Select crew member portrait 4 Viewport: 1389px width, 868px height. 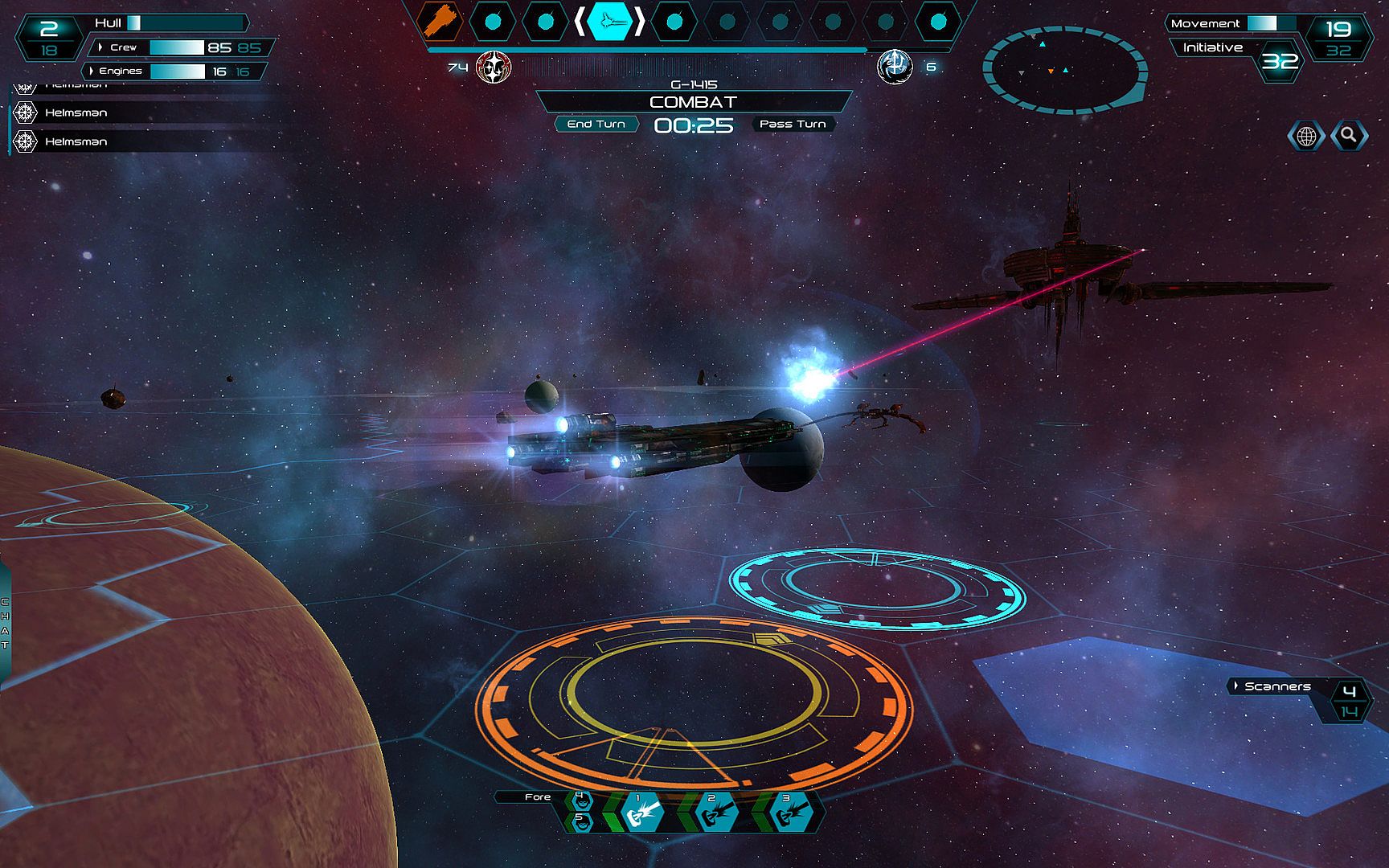click(579, 799)
